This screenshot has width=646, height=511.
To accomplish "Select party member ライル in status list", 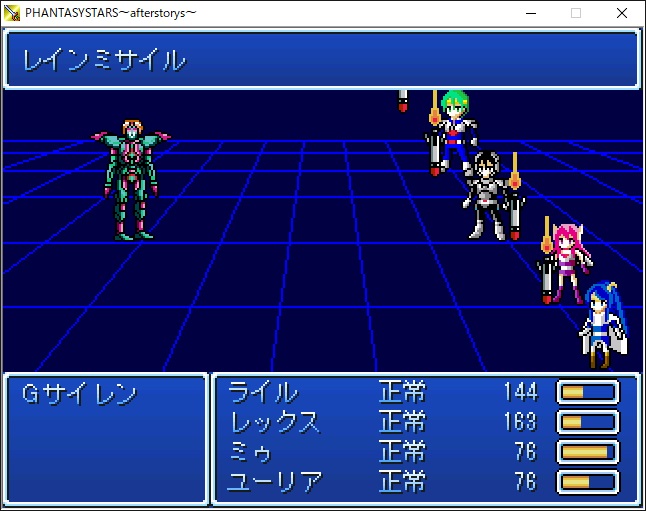I will (x=263, y=392).
